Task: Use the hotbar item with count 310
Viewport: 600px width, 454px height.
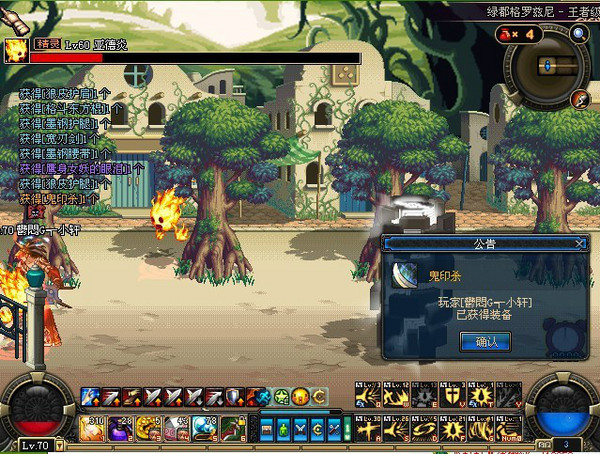Action: click(92, 427)
